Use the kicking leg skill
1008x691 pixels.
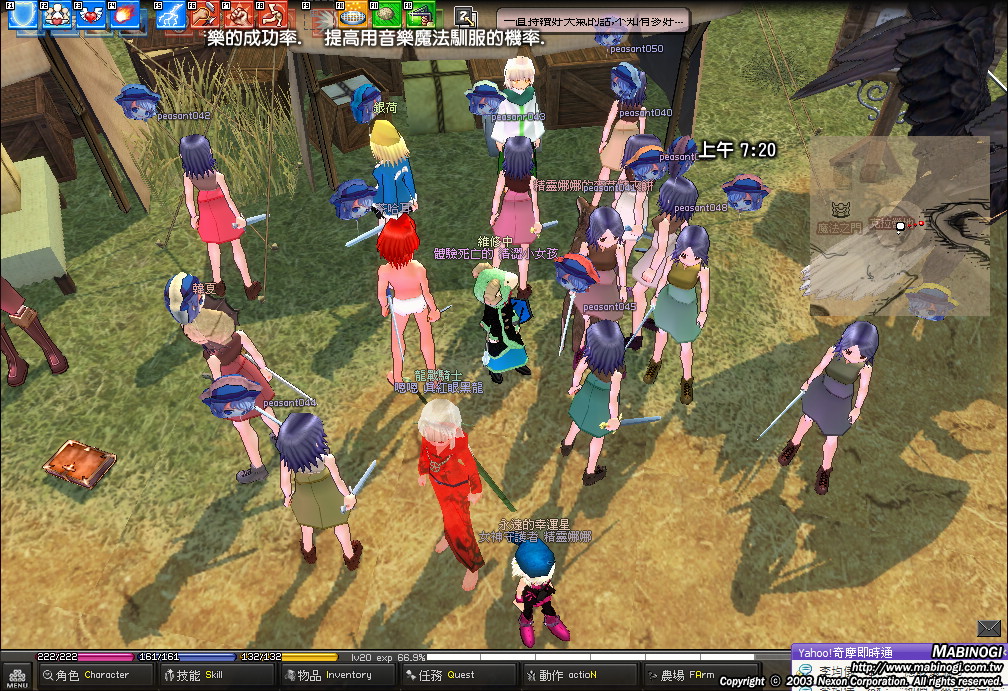pos(272,15)
